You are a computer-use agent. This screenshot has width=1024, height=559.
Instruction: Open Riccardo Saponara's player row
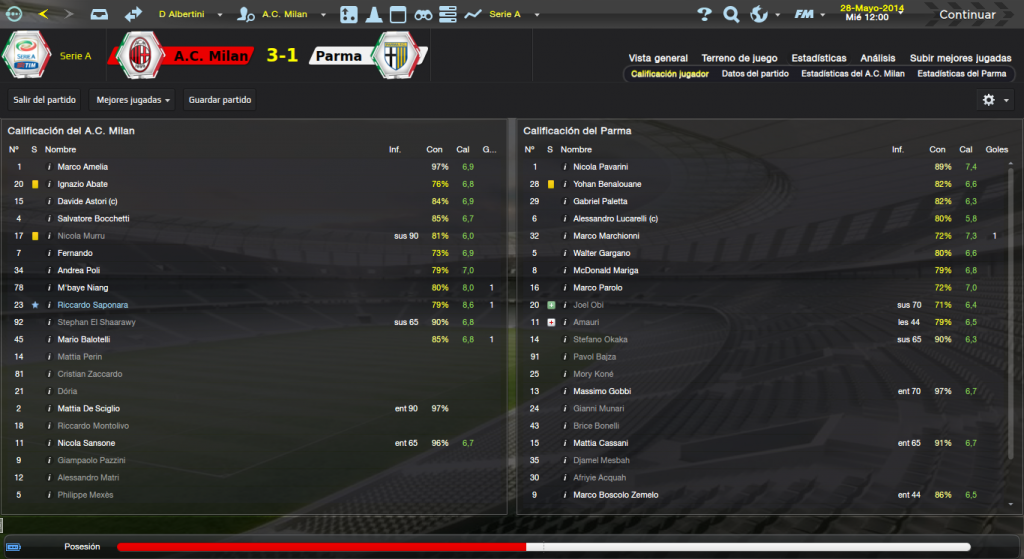(92, 304)
